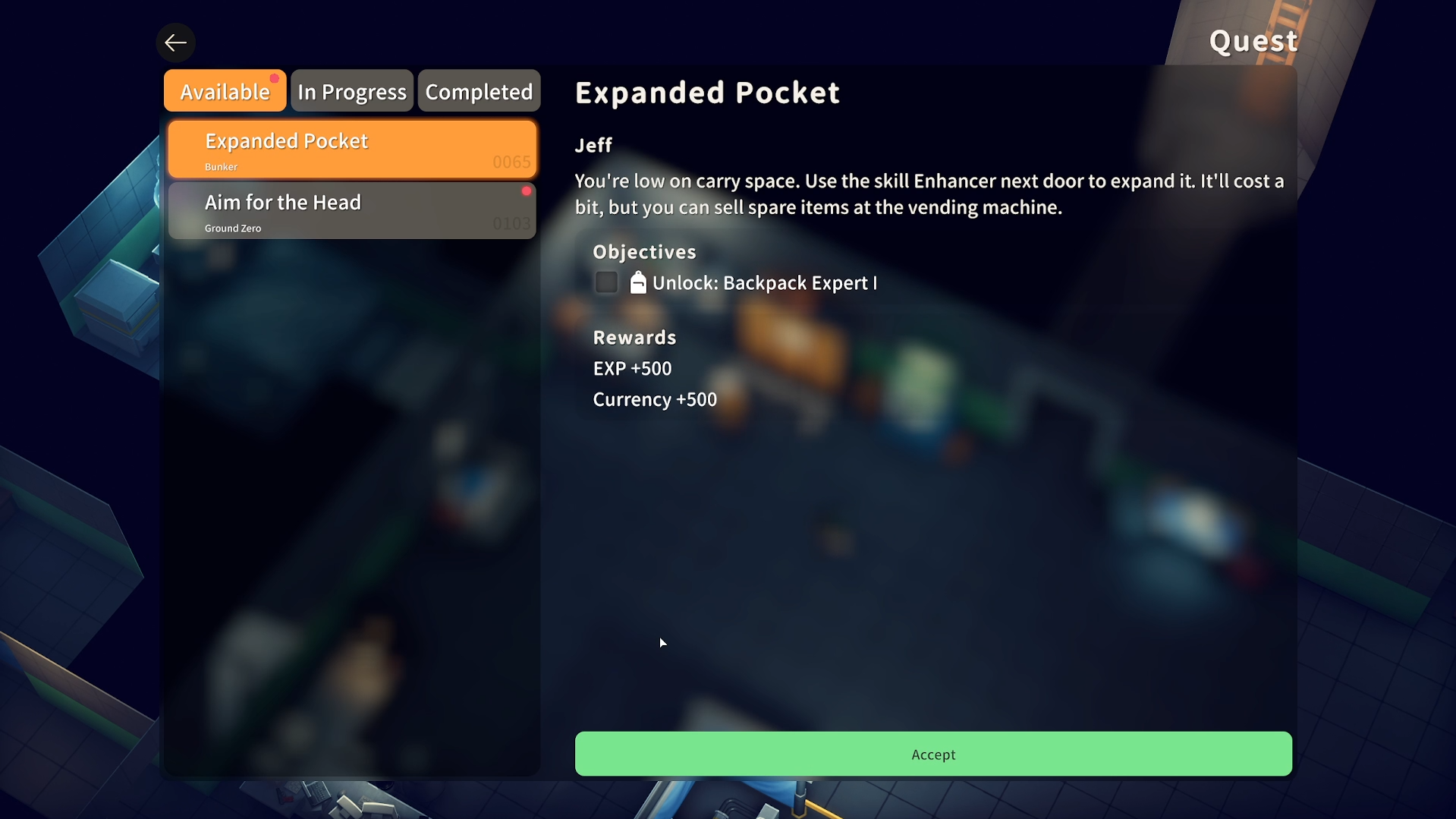Accept the Expanded Pocket quest
This screenshot has height=819, width=1456.
pyautogui.click(x=932, y=754)
